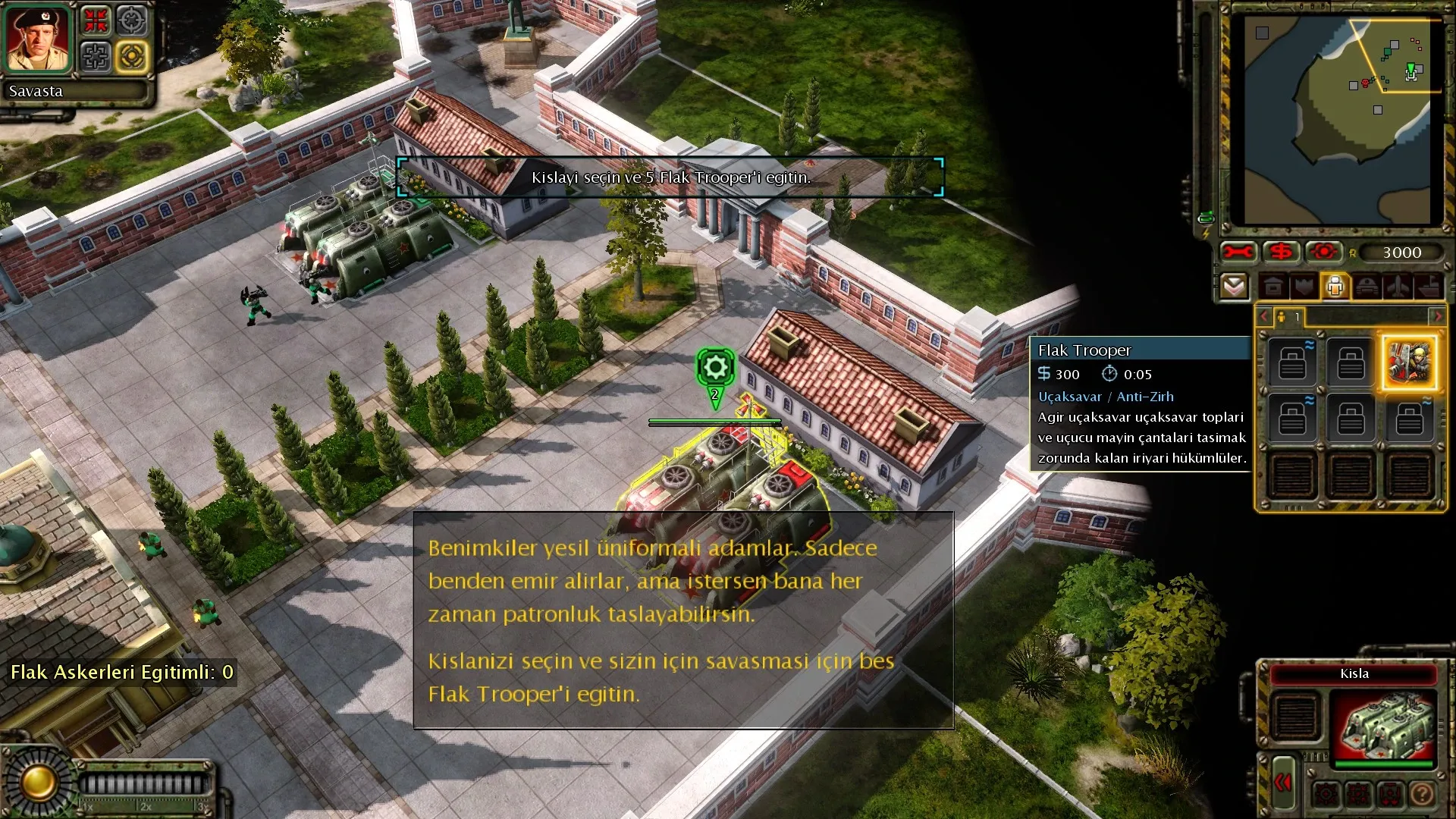
Task: Click the red wrench repair button
Action: coord(1238,252)
